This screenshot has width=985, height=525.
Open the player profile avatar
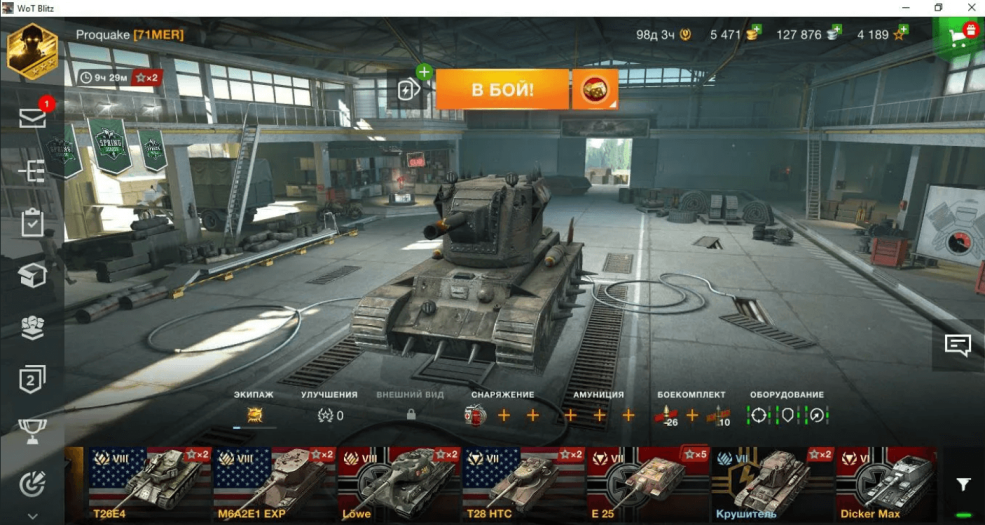pyautogui.click(x=32, y=50)
